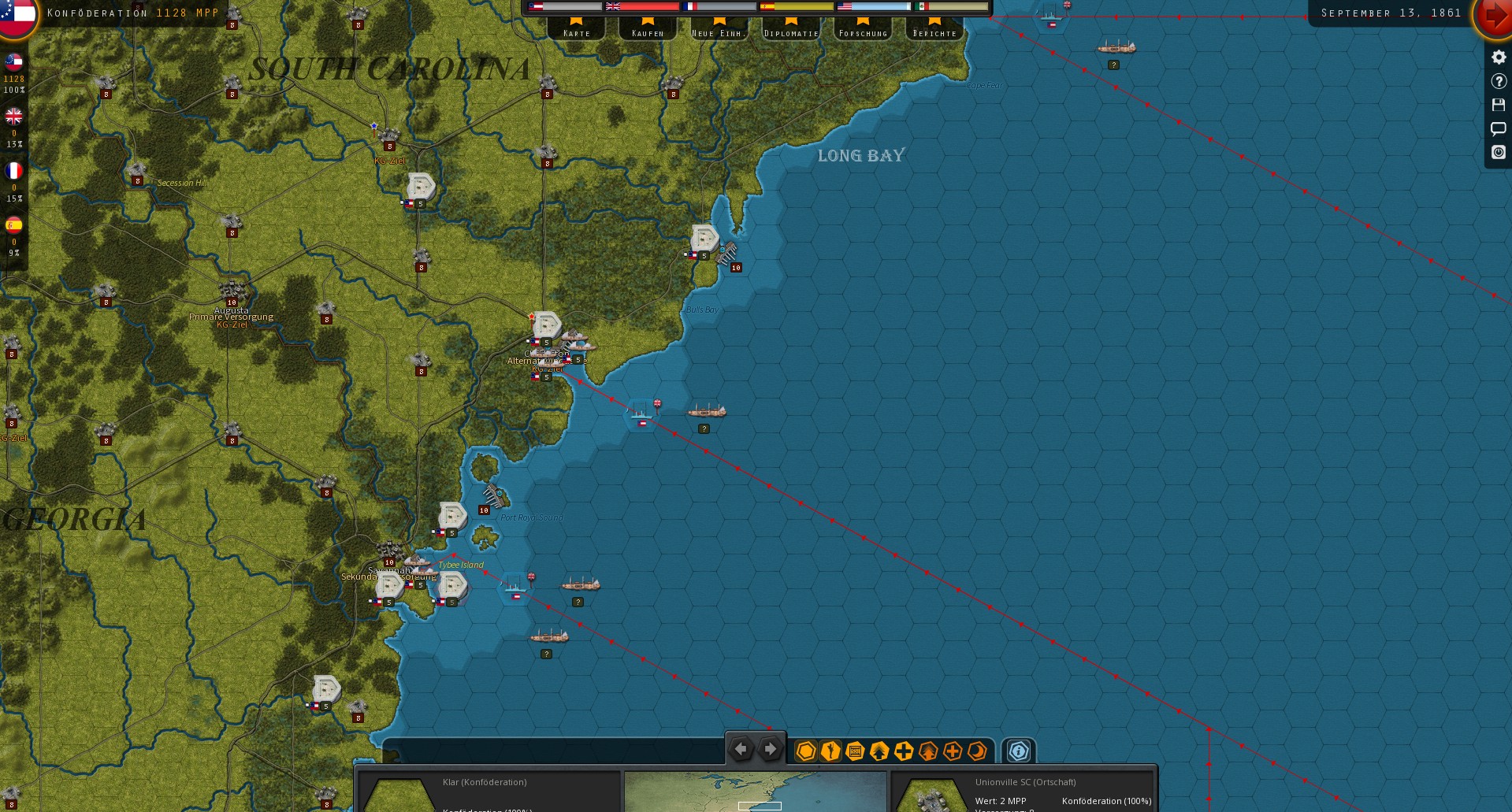Screen dimensions: 1512x812
Task: Open the blue info button
Action: (x=1018, y=751)
